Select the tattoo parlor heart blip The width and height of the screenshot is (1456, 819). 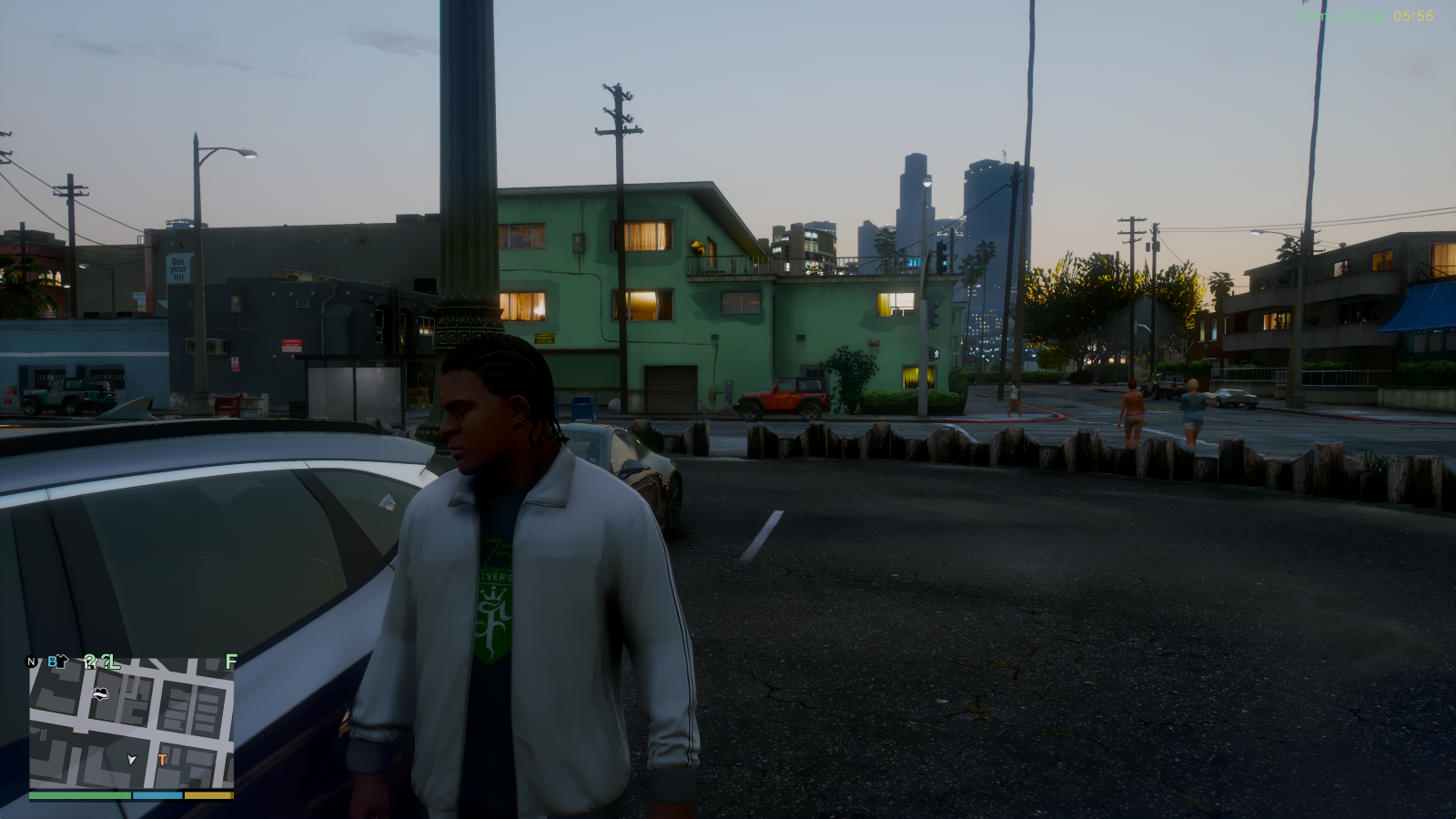coord(100,694)
